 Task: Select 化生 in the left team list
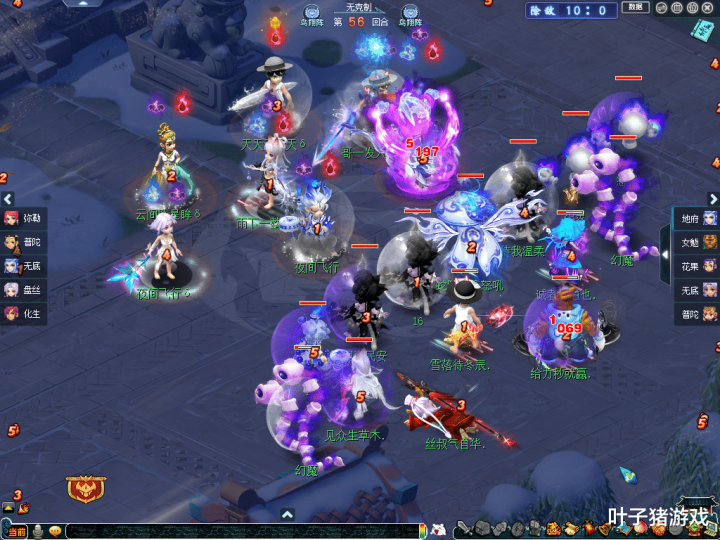[x=24, y=314]
